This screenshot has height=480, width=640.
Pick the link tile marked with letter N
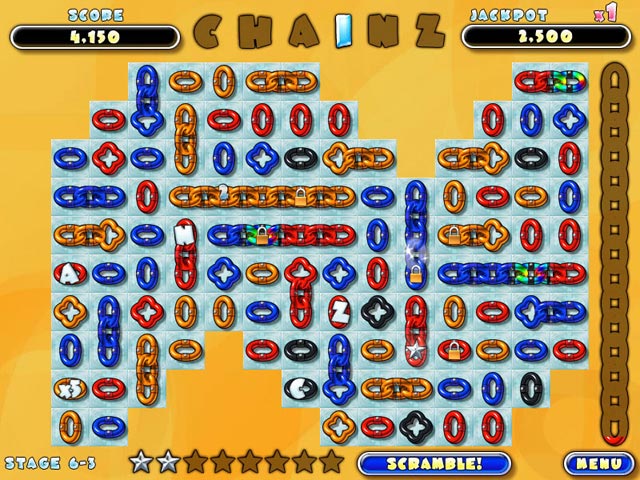[184, 235]
